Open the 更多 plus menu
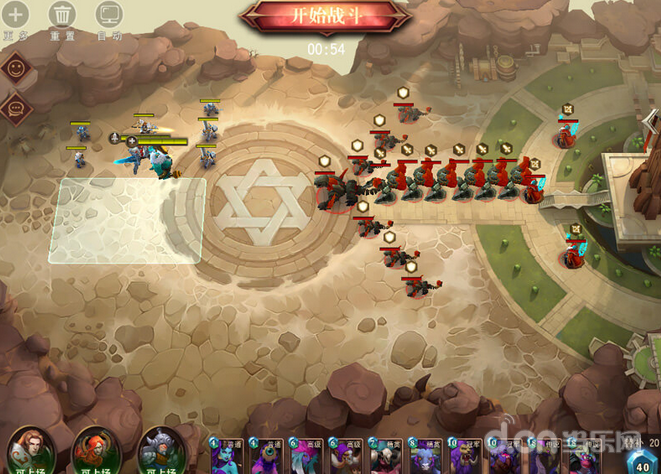The width and height of the screenshot is (661, 474). click(x=14, y=16)
